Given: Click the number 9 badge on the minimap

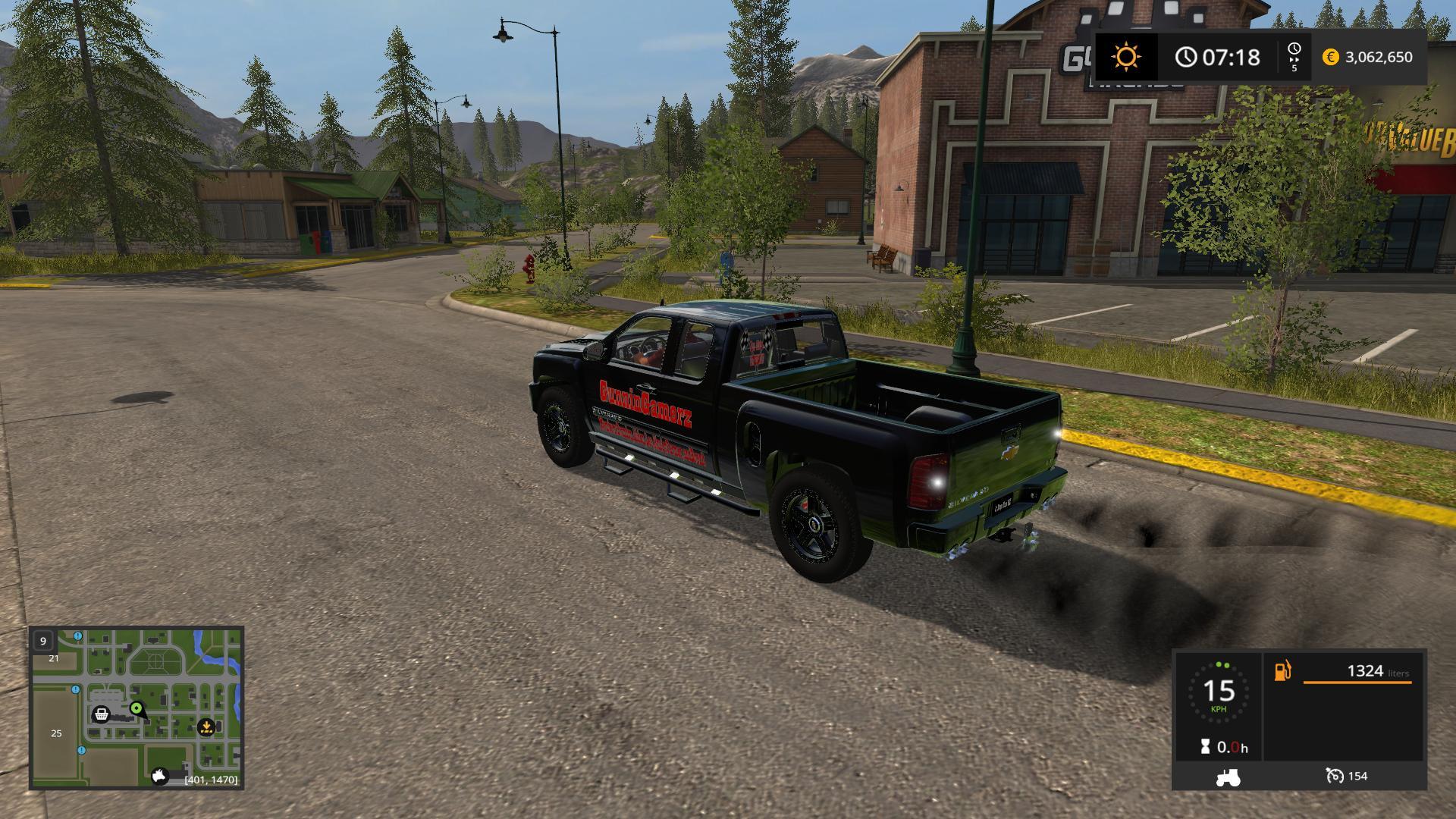Looking at the screenshot, I should tap(43, 641).
